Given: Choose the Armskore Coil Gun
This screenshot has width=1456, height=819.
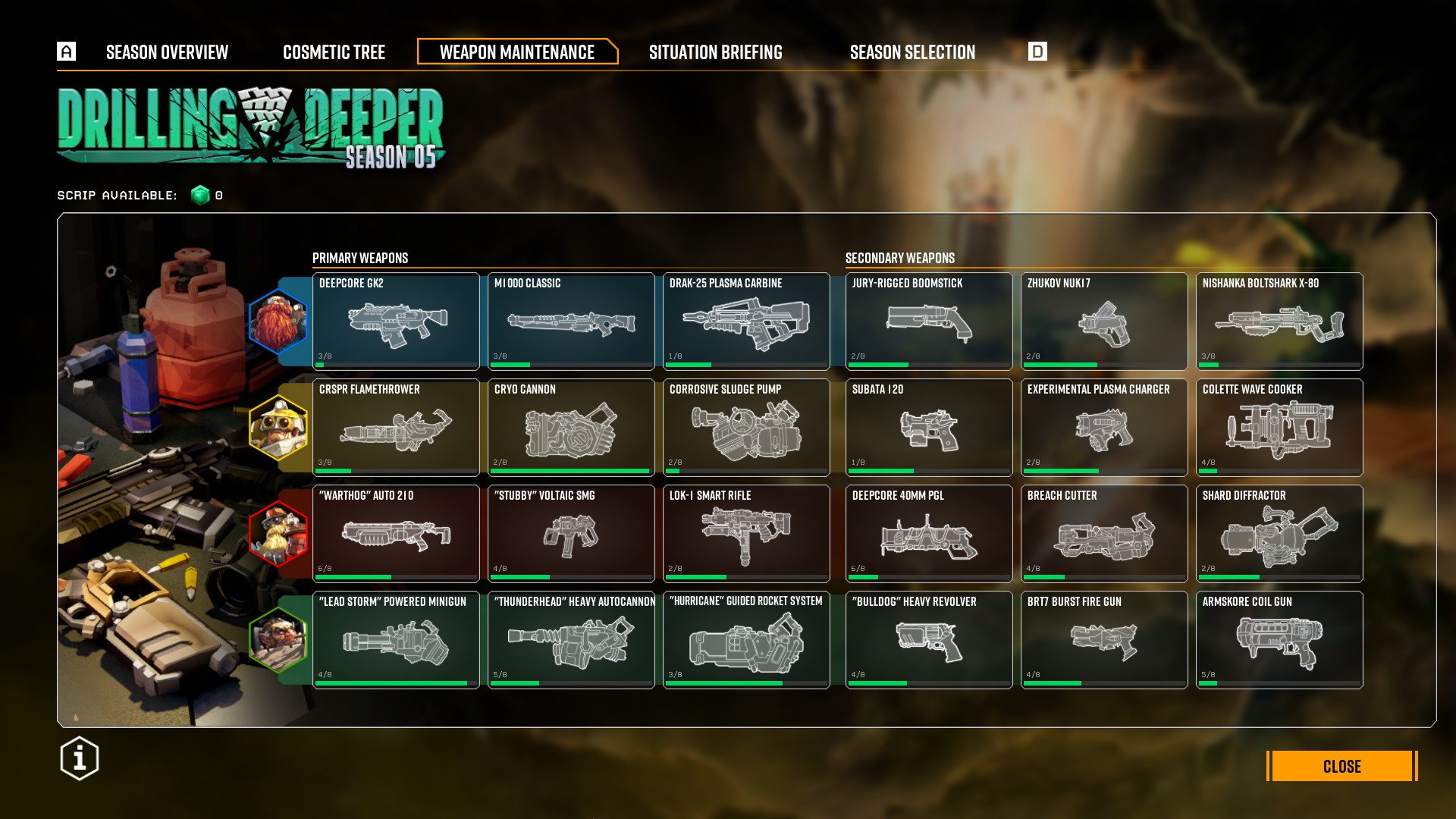Looking at the screenshot, I should [x=1279, y=640].
